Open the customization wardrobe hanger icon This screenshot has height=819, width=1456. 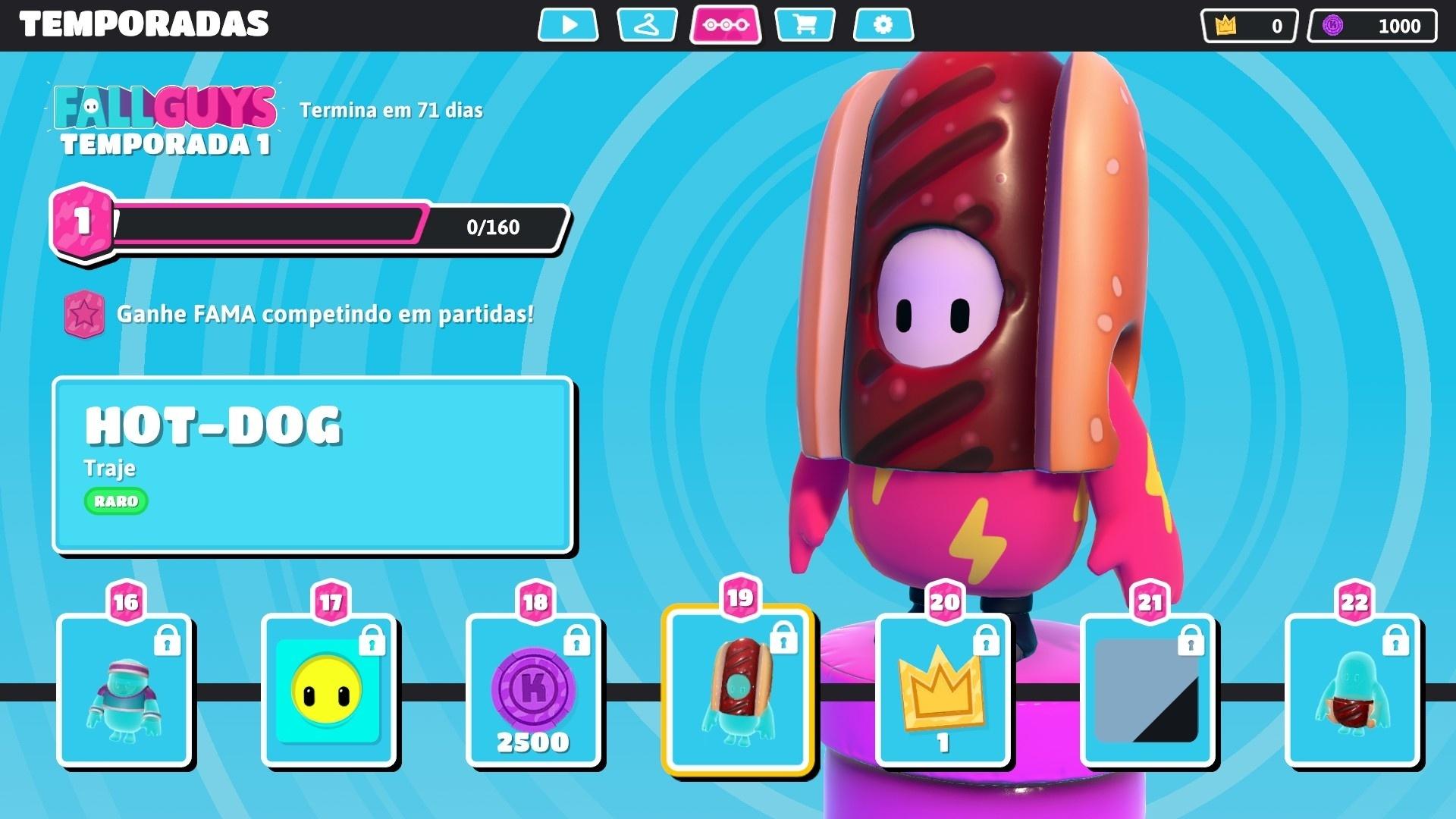coord(646,25)
